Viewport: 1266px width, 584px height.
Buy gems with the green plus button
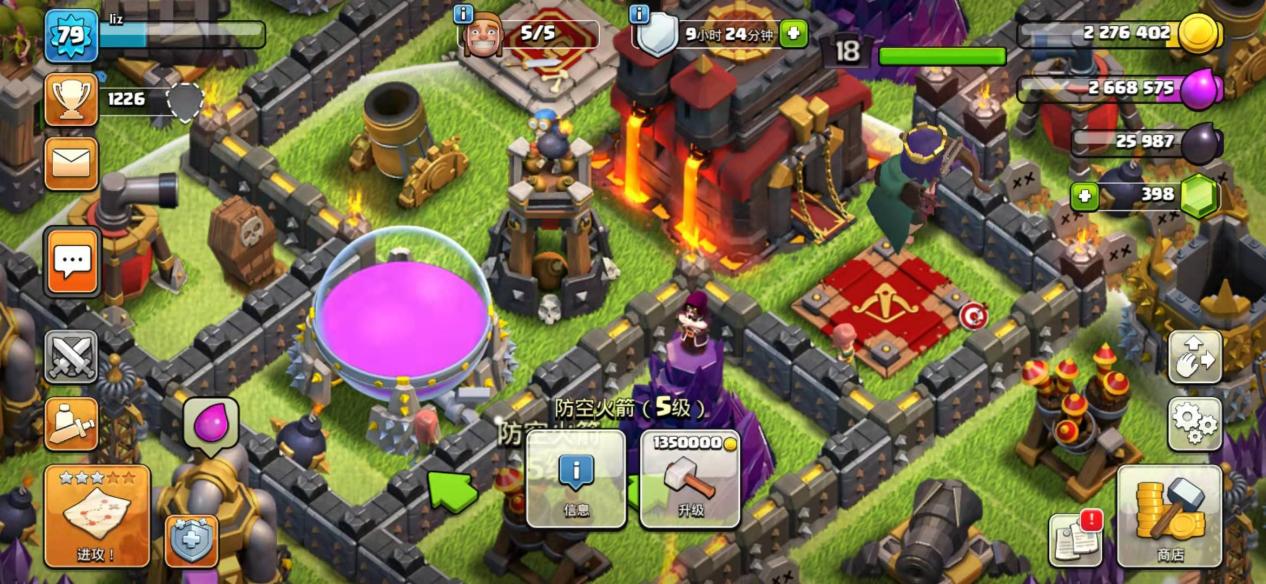1083,195
